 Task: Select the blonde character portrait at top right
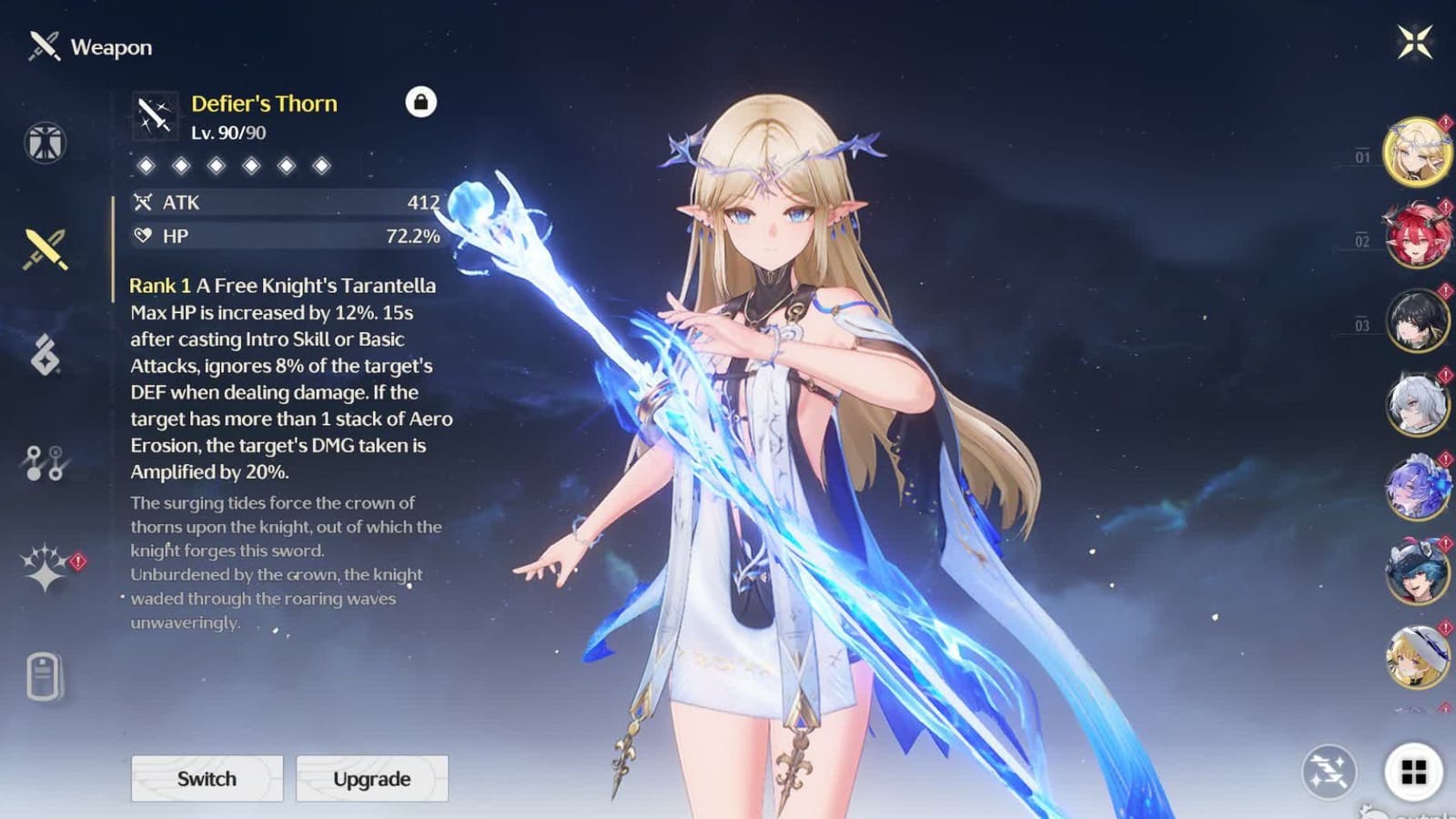pos(1417,150)
